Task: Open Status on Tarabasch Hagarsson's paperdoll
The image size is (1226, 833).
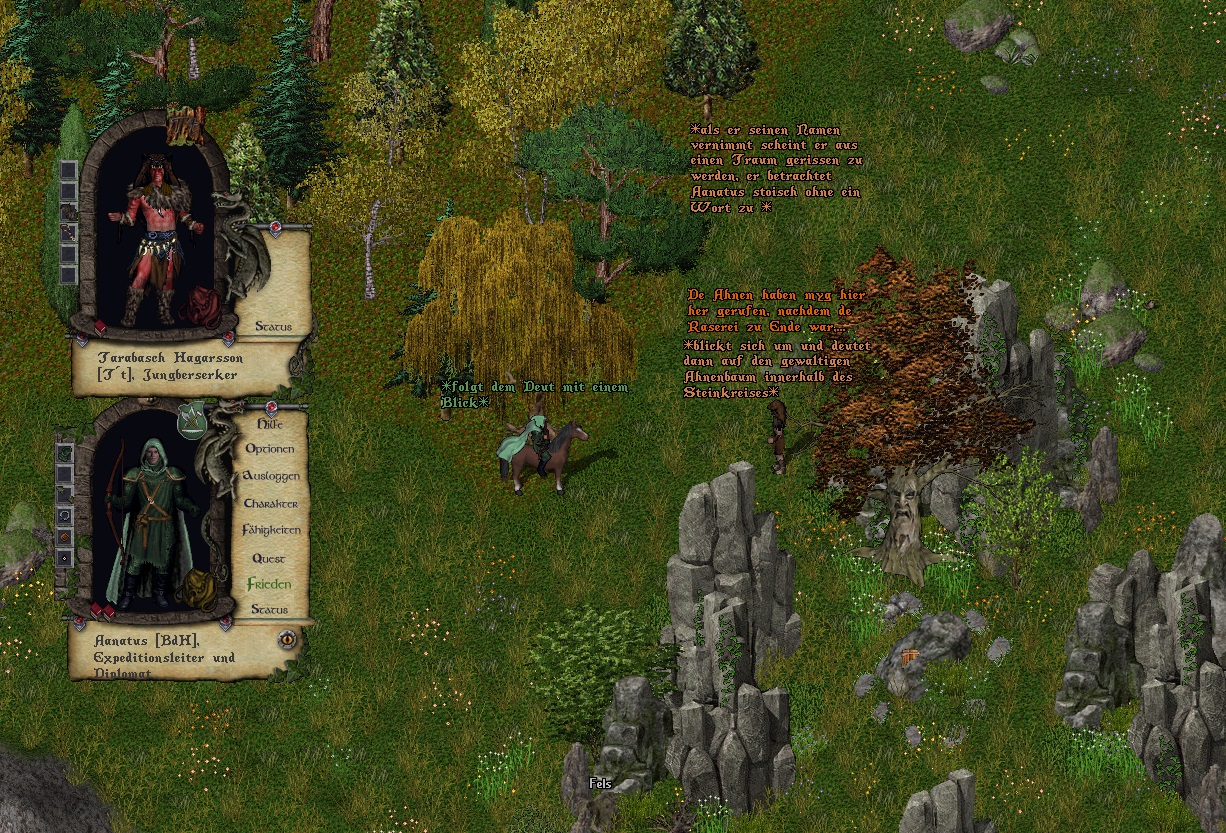Action: pos(273,326)
